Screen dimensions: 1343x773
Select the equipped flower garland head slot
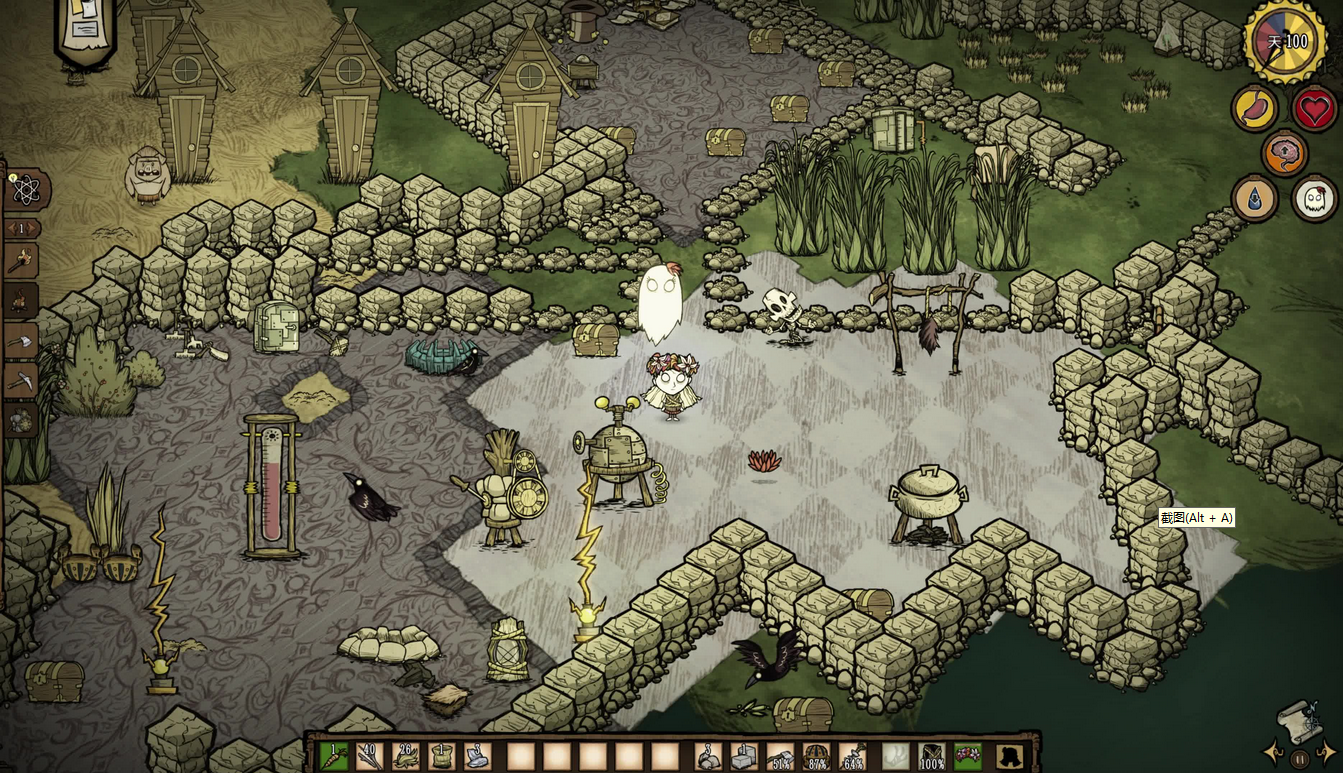click(x=968, y=755)
